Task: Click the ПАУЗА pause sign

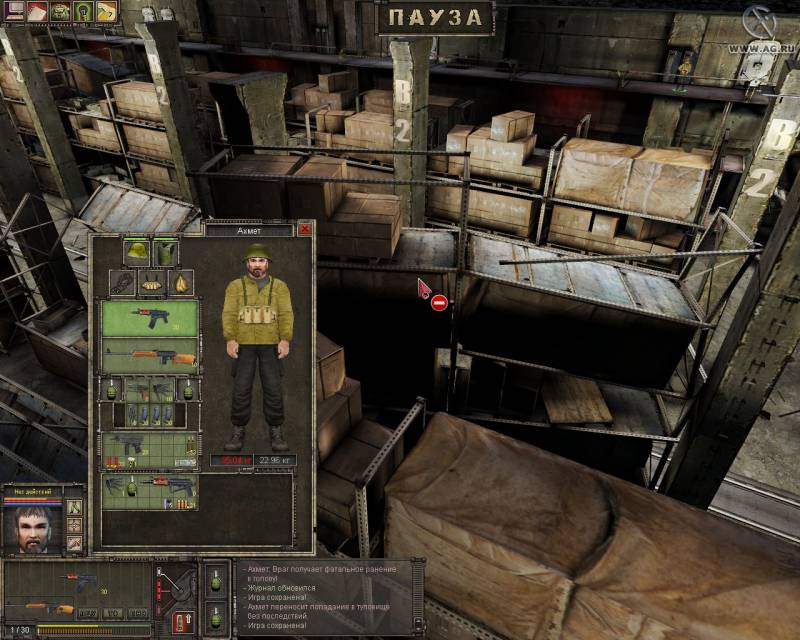Action: [x=434, y=17]
